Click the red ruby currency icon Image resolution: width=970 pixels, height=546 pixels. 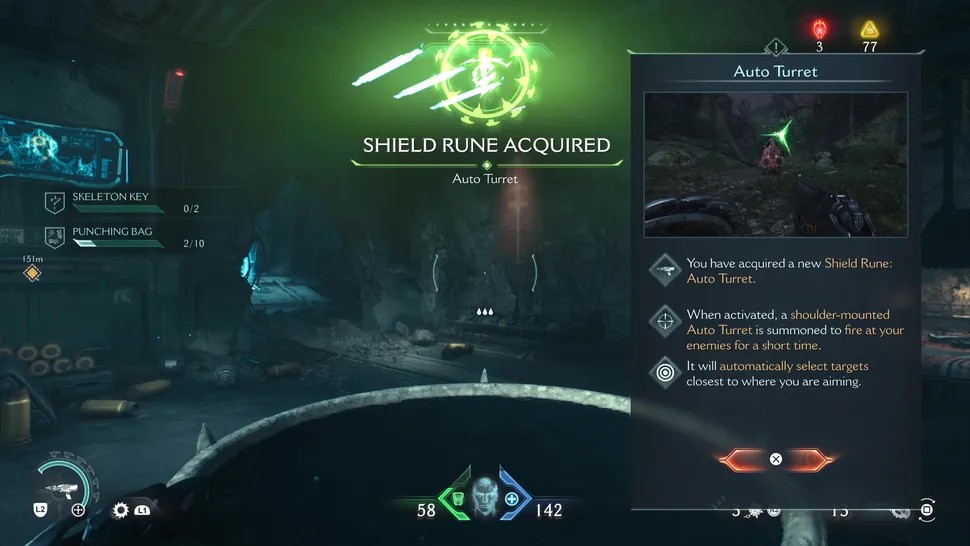coord(820,29)
